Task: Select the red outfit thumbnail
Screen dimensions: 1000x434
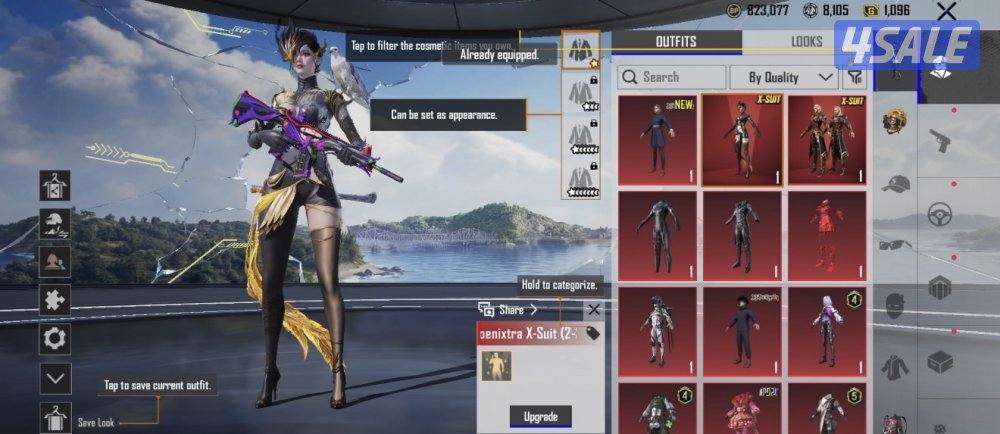Action: [827, 236]
